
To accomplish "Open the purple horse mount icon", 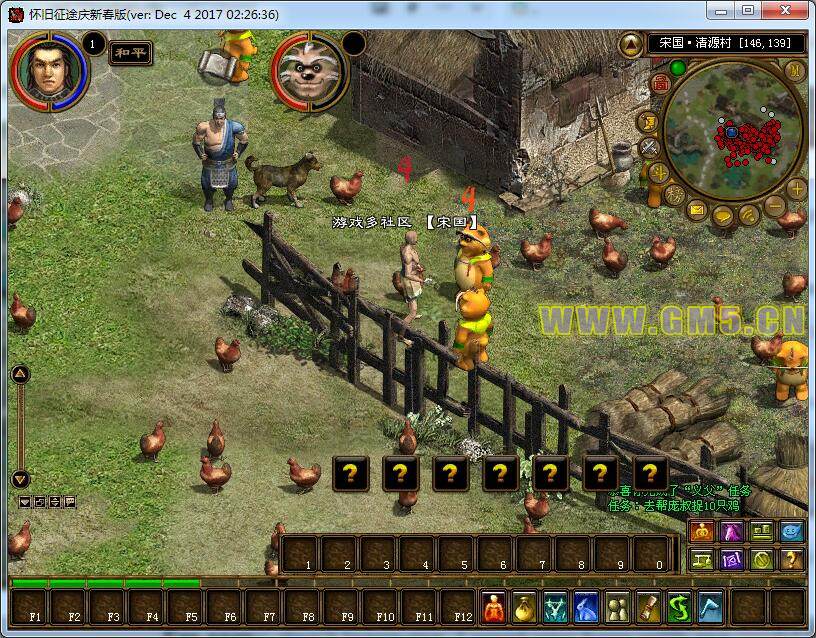I will tap(733, 532).
